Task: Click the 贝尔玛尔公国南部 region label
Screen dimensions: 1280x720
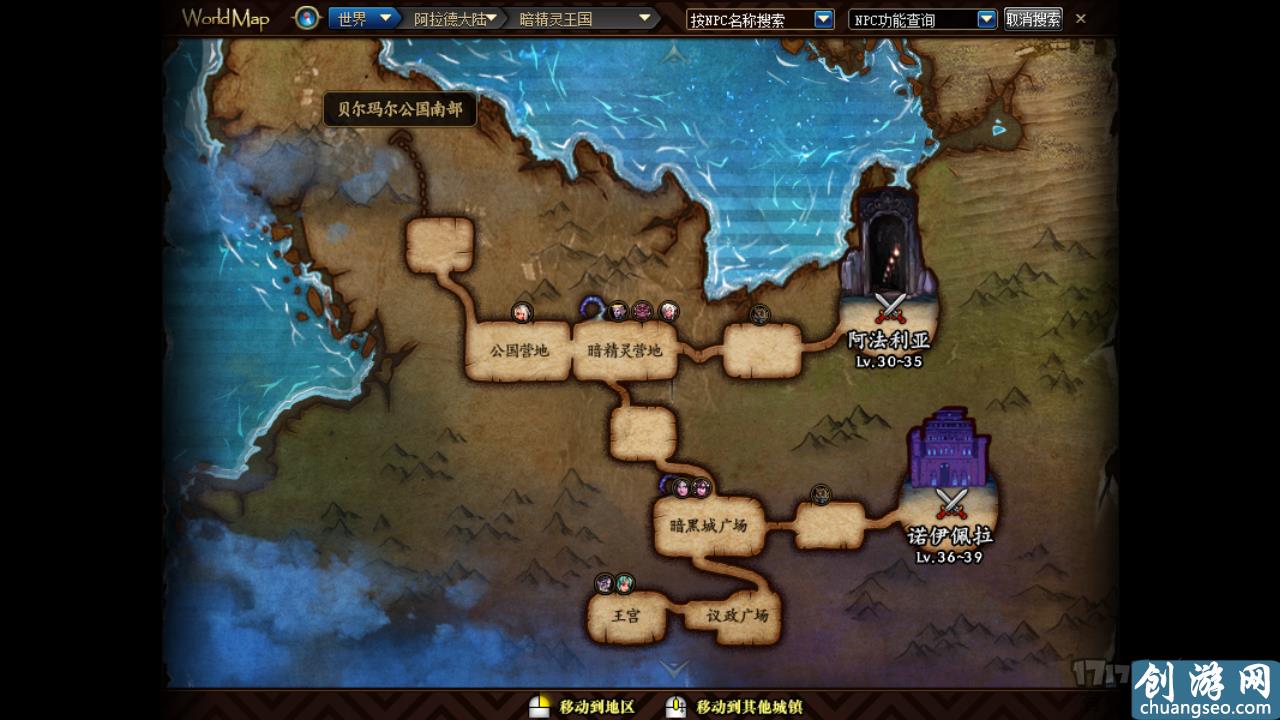Action: coord(400,111)
